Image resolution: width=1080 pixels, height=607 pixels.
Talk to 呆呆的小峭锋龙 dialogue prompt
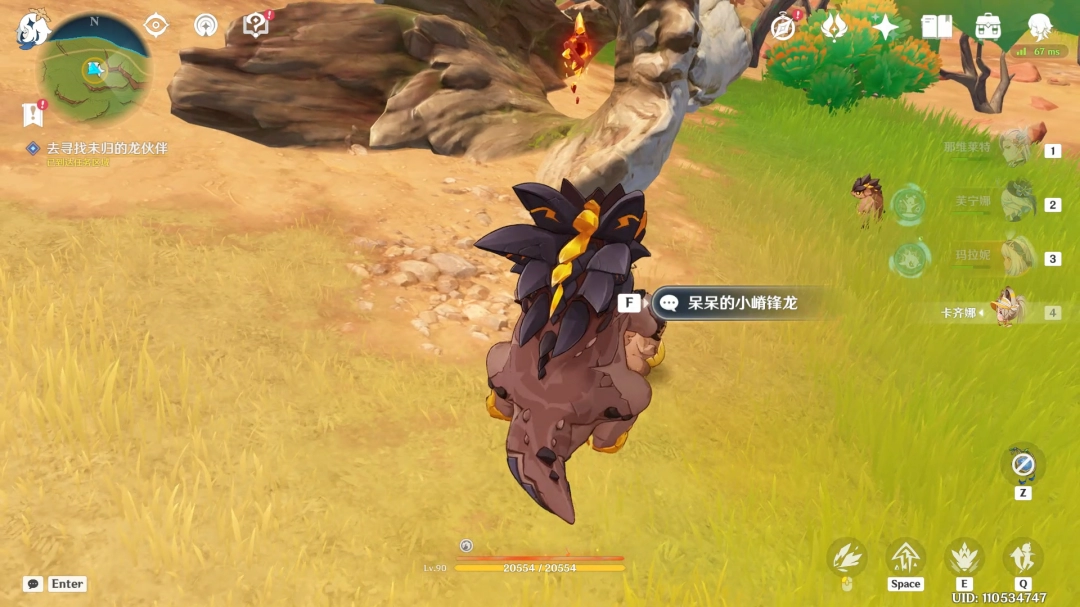[x=740, y=302]
